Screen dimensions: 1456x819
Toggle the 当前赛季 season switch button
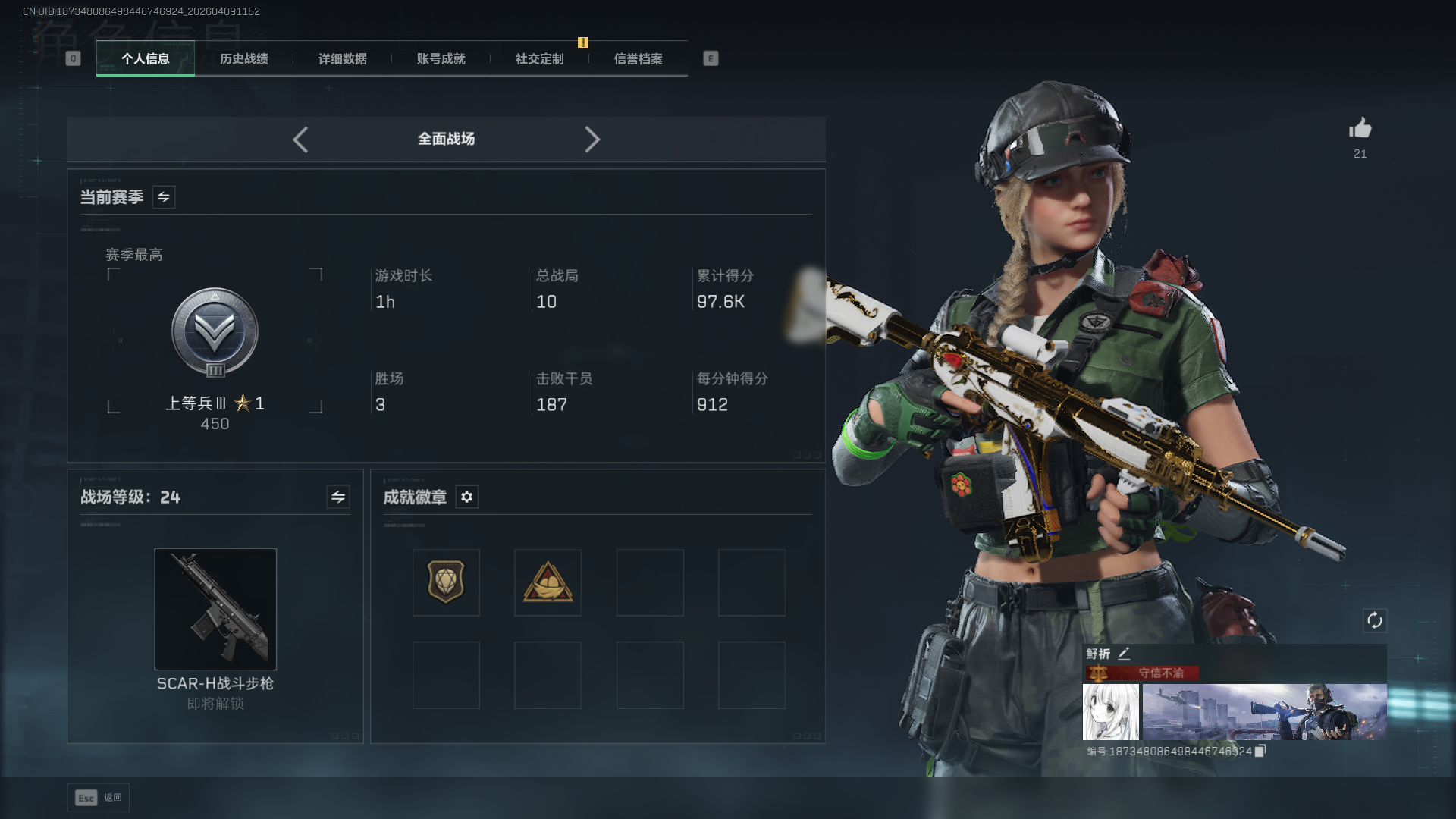[x=164, y=197]
